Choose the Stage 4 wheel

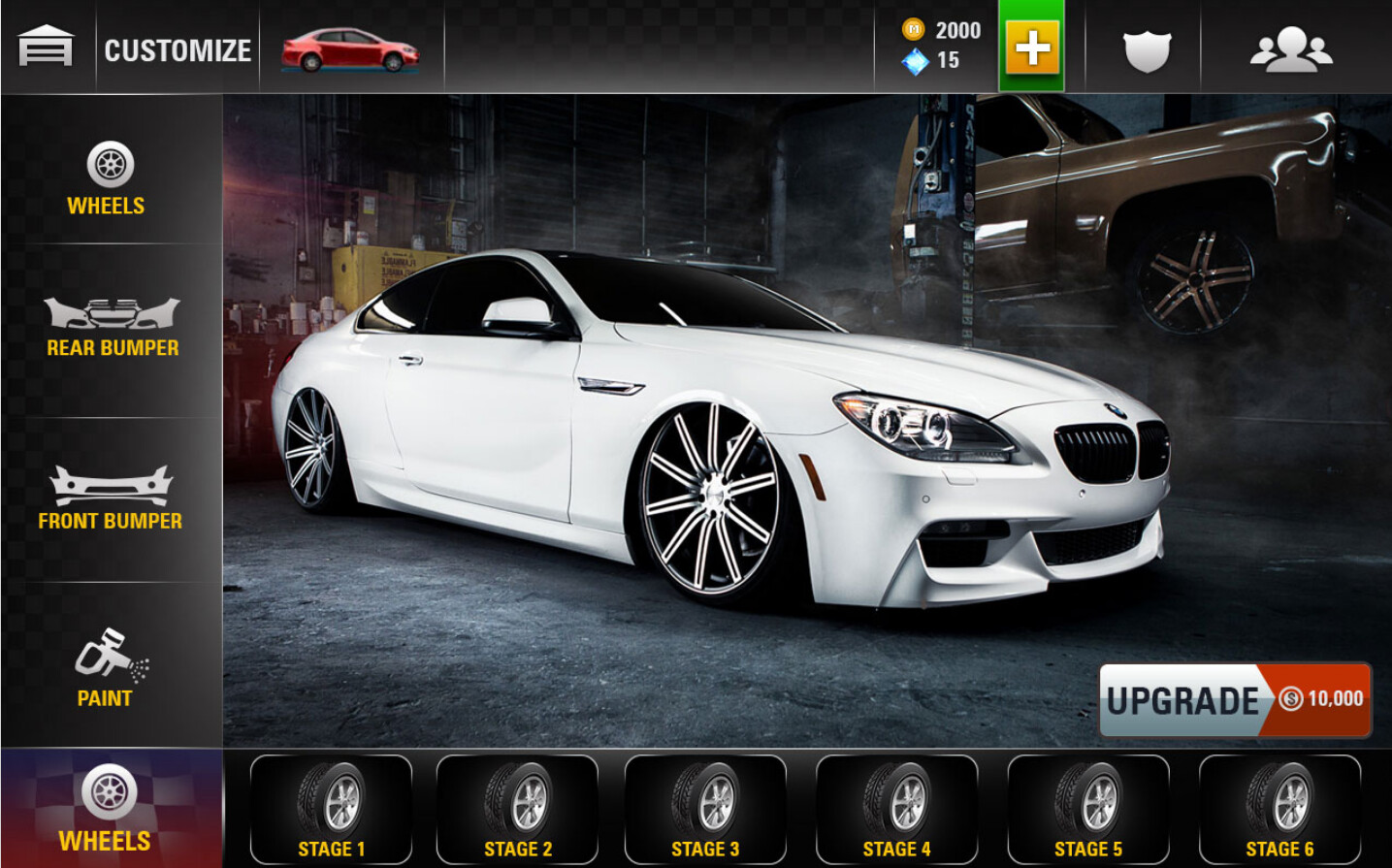click(896, 810)
